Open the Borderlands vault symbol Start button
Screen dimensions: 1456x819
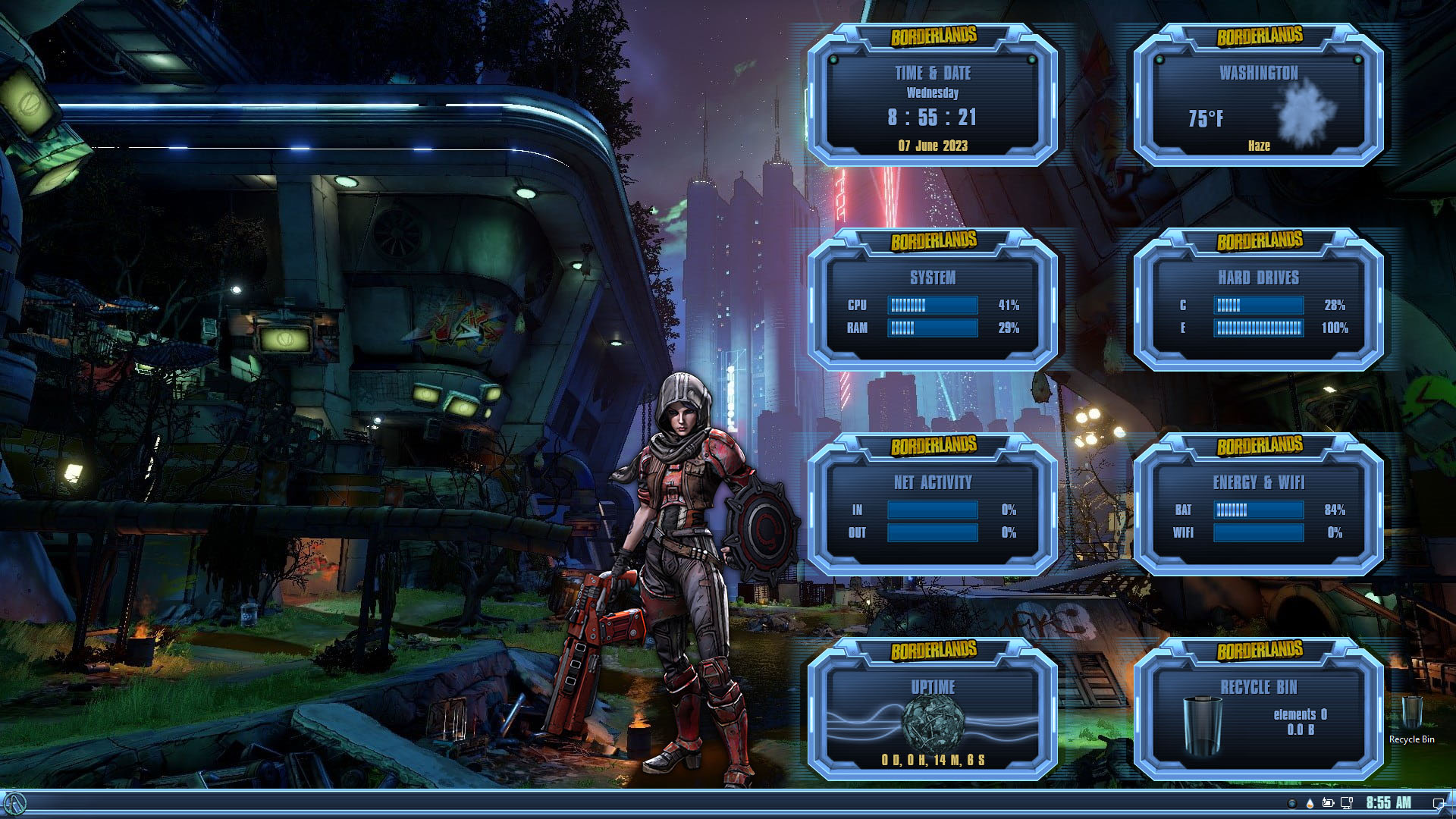[x=15, y=804]
